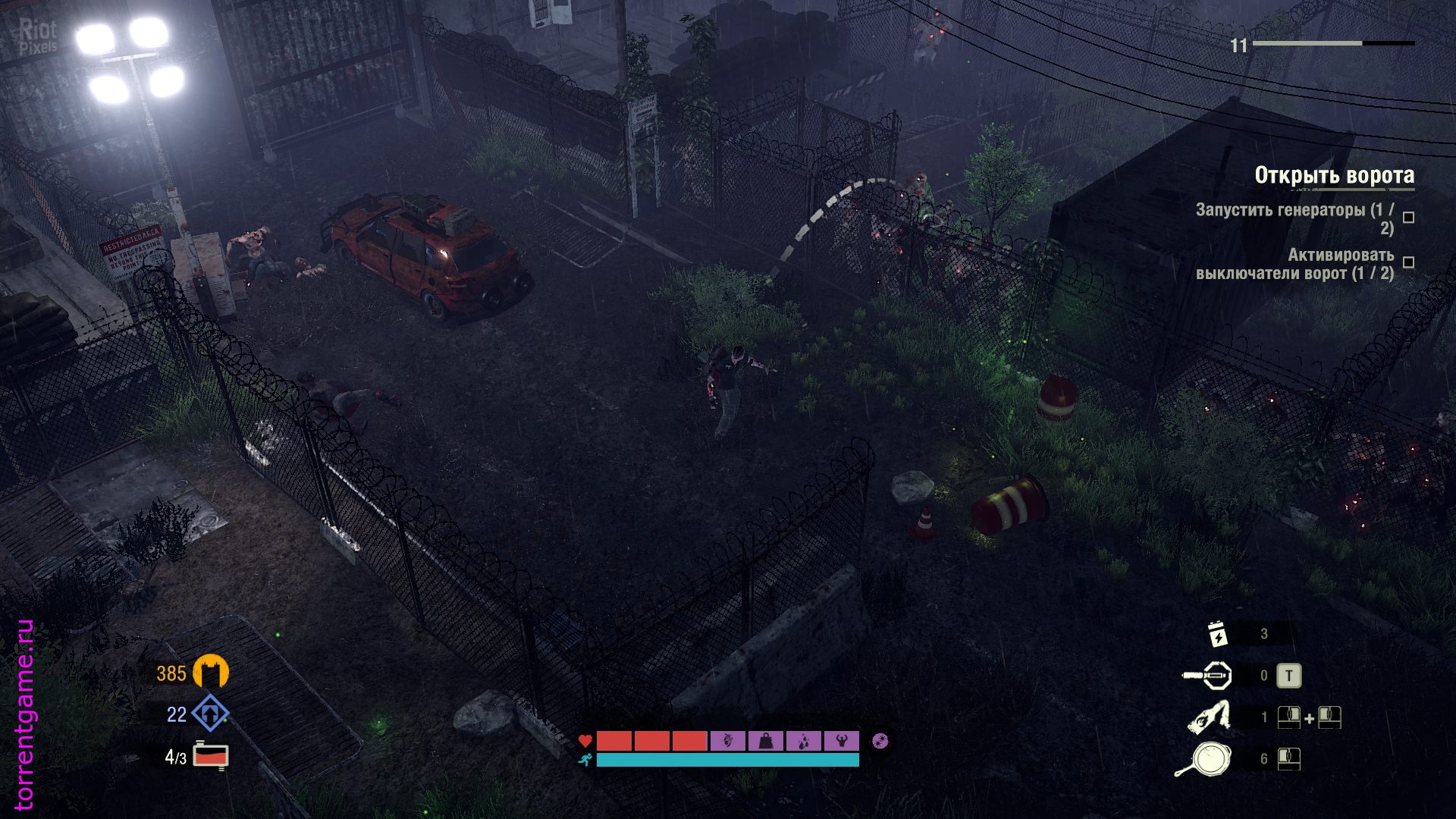Image resolution: width=1456 pixels, height=819 pixels.
Task: Tick the 'Активировать выключатели ворот' checkbox
Action: click(x=1408, y=262)
